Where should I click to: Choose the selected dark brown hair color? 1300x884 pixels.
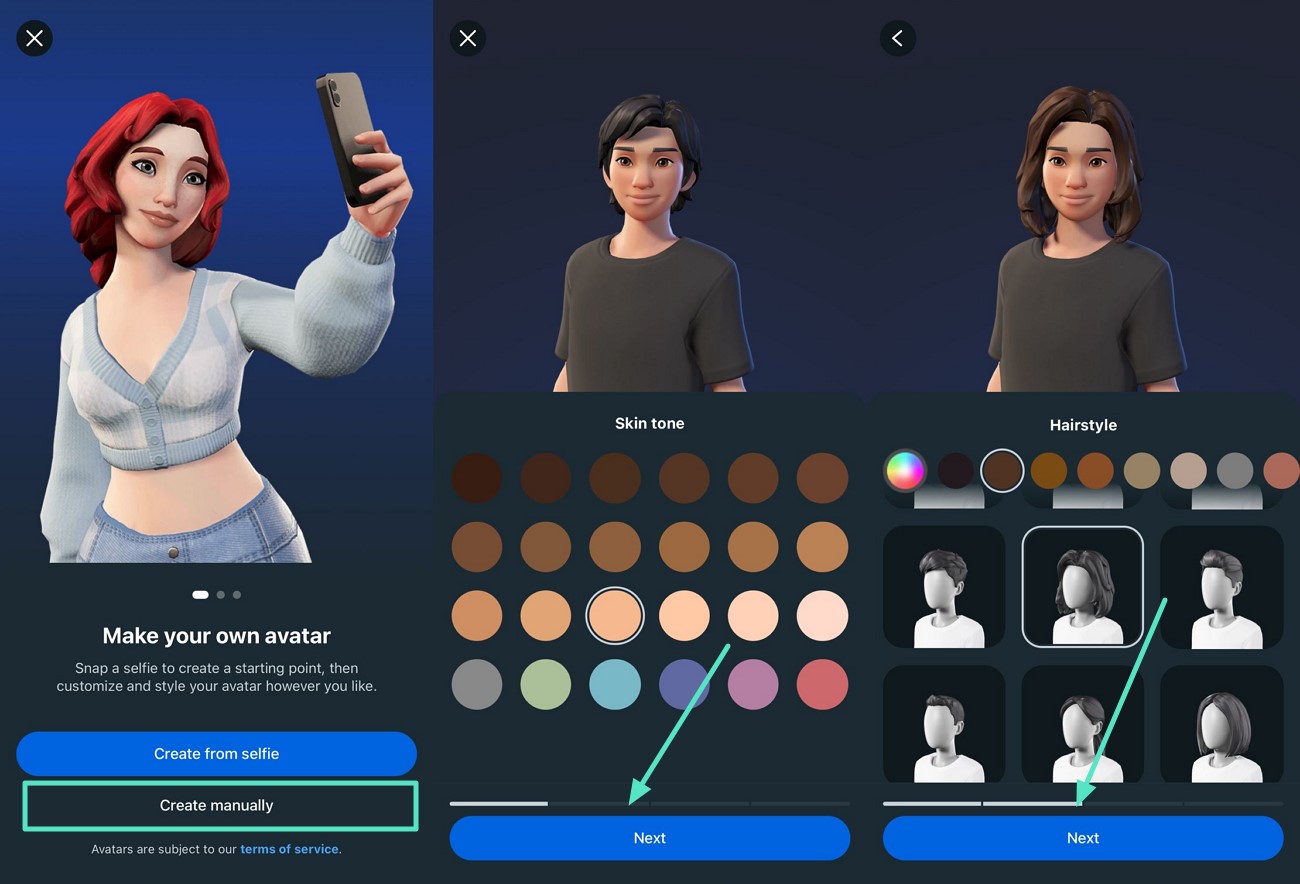[x=1002, y=470]
